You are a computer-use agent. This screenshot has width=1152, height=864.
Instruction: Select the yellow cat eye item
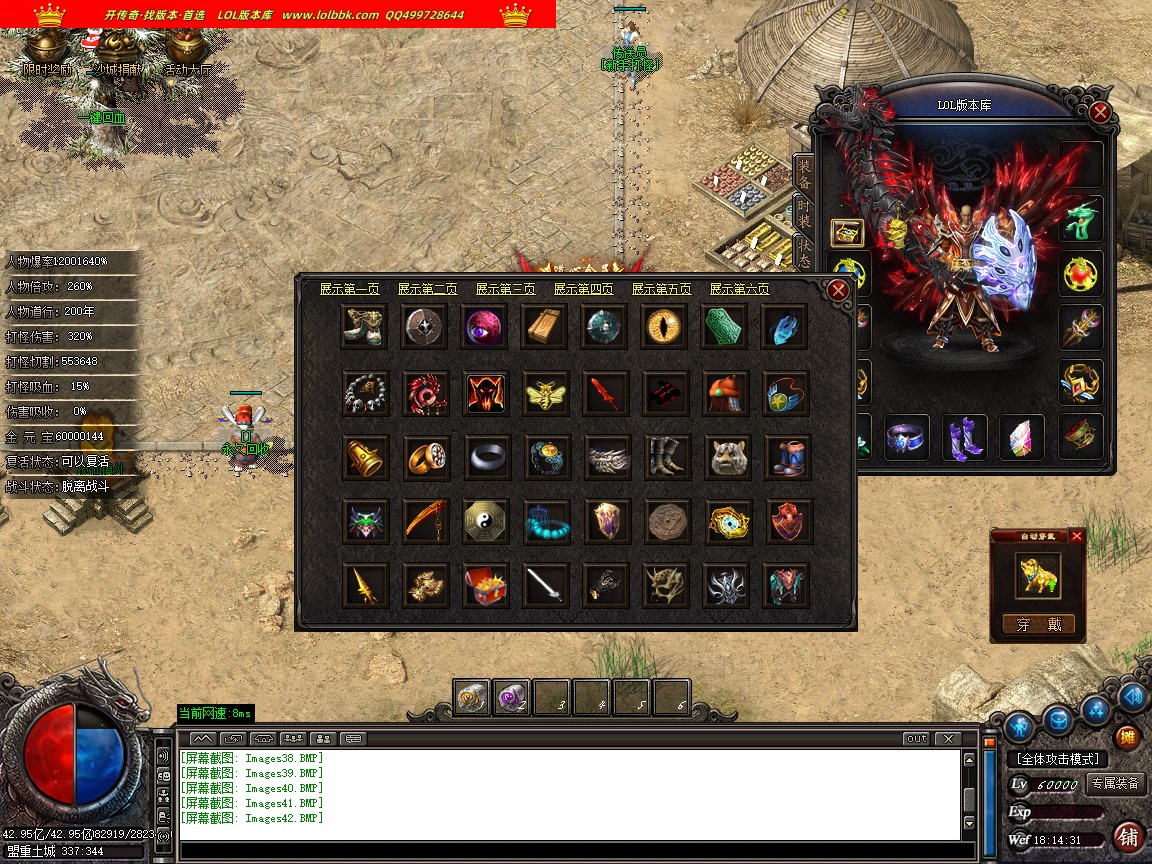tap(665, 327)
